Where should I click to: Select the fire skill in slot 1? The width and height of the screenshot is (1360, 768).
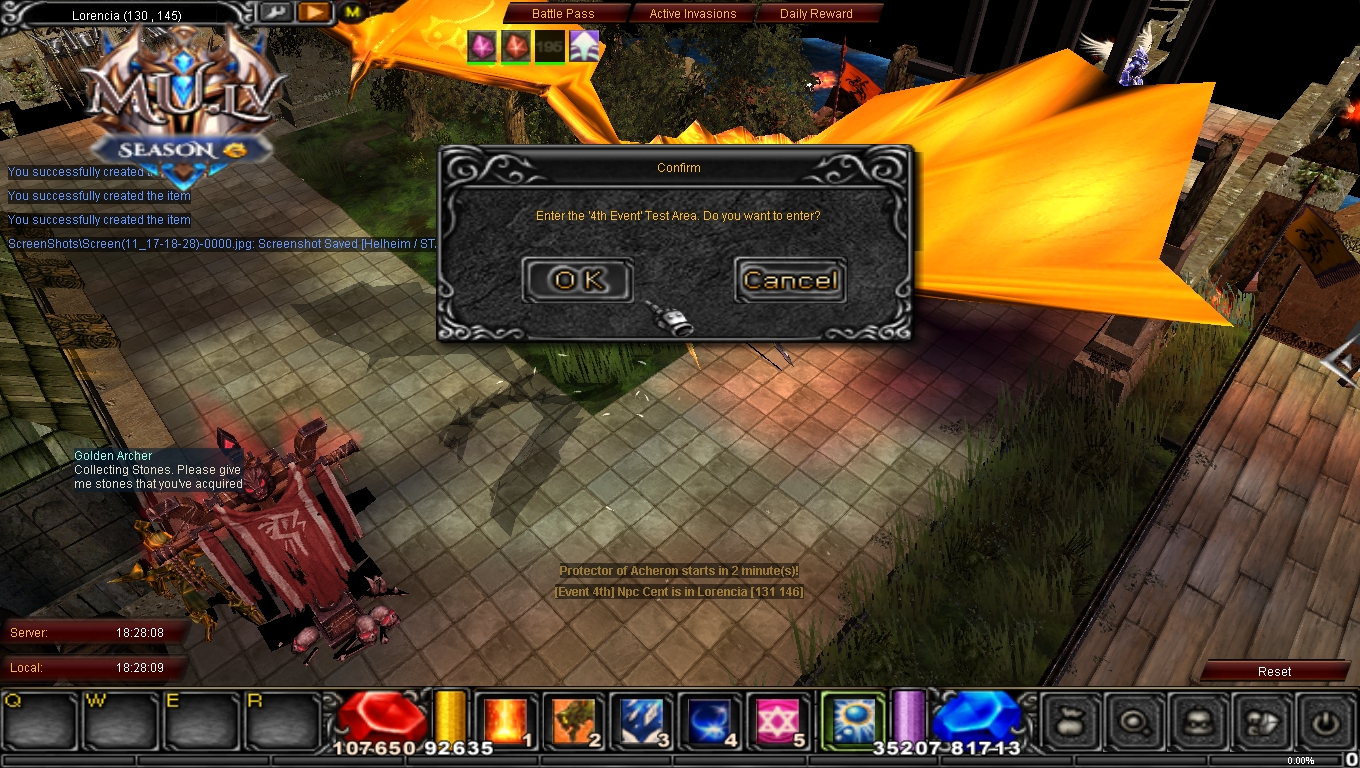508,721
